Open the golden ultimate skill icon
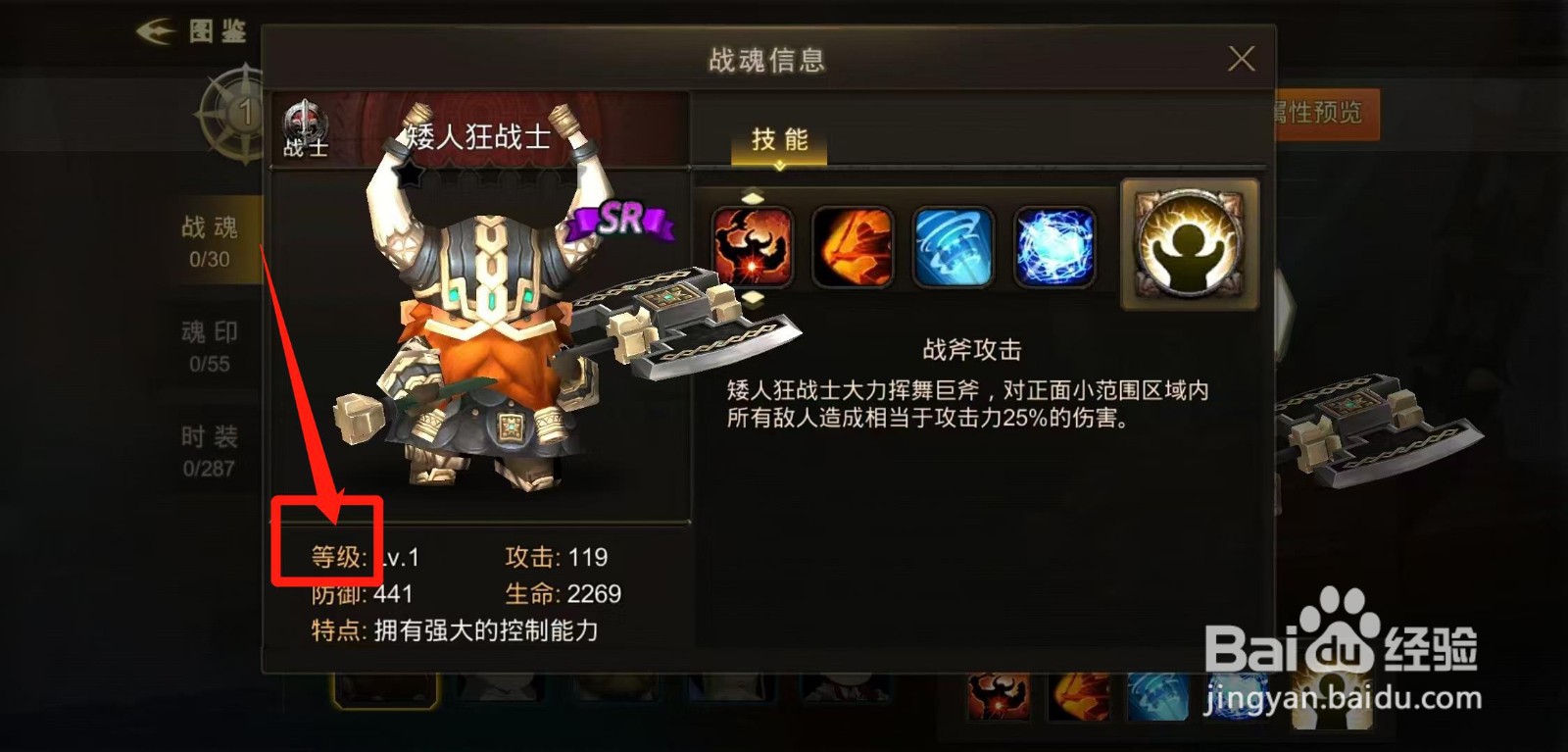Screen dimensions: 1568x752 pos(1188,243)
